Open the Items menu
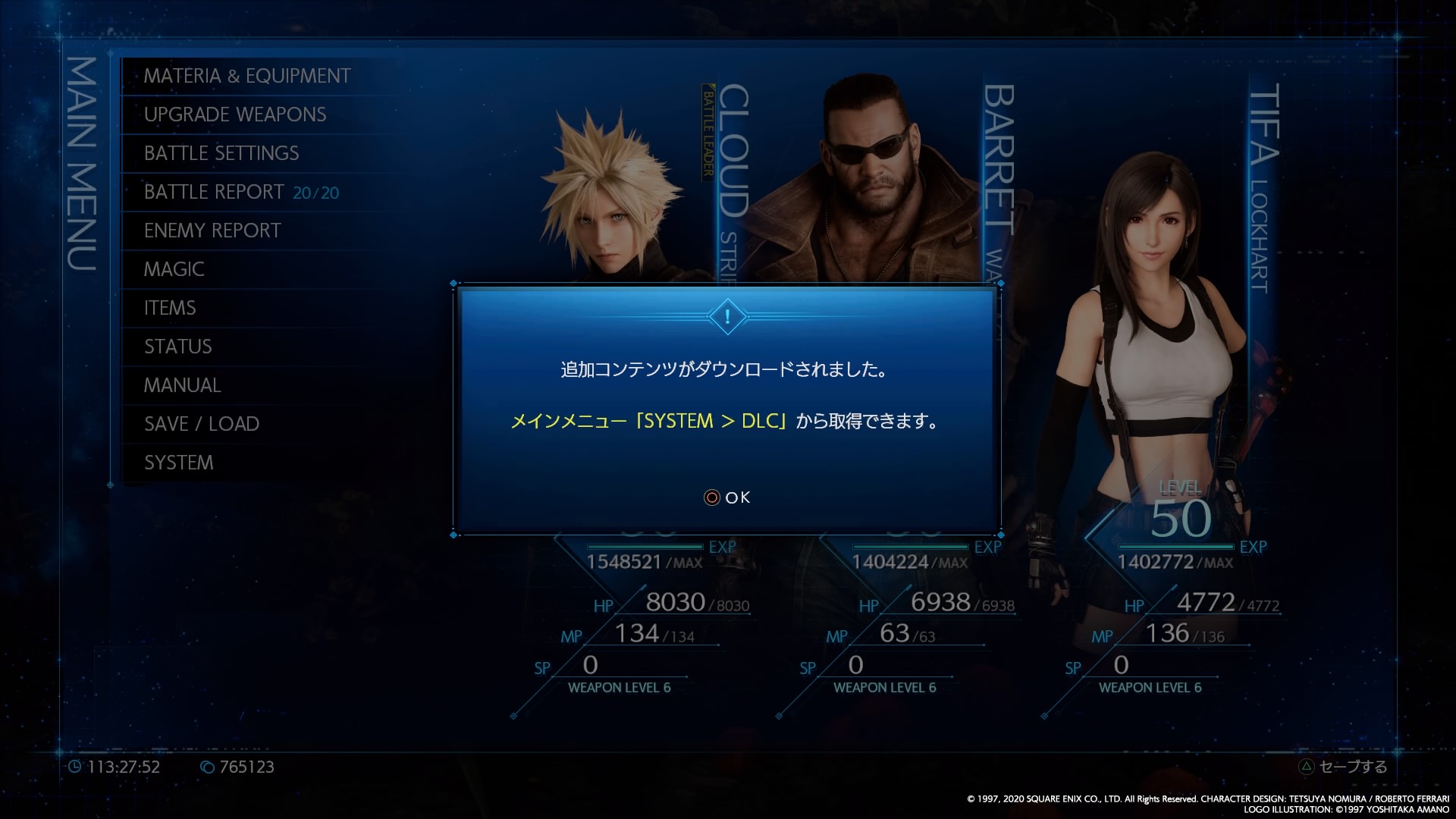Screen dimensions: 1456x819 170,308
